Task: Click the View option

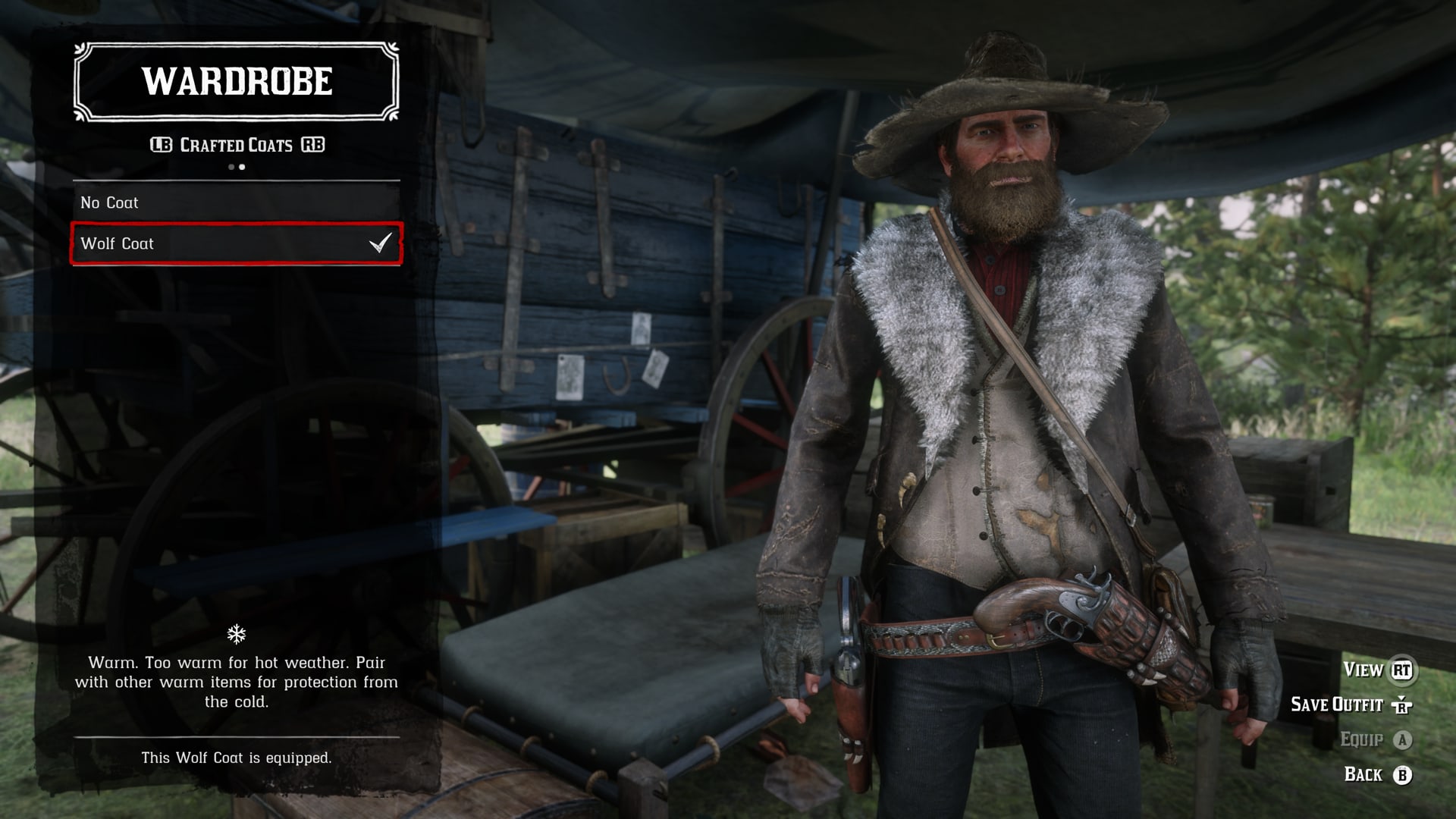Action: (1376, 670)
